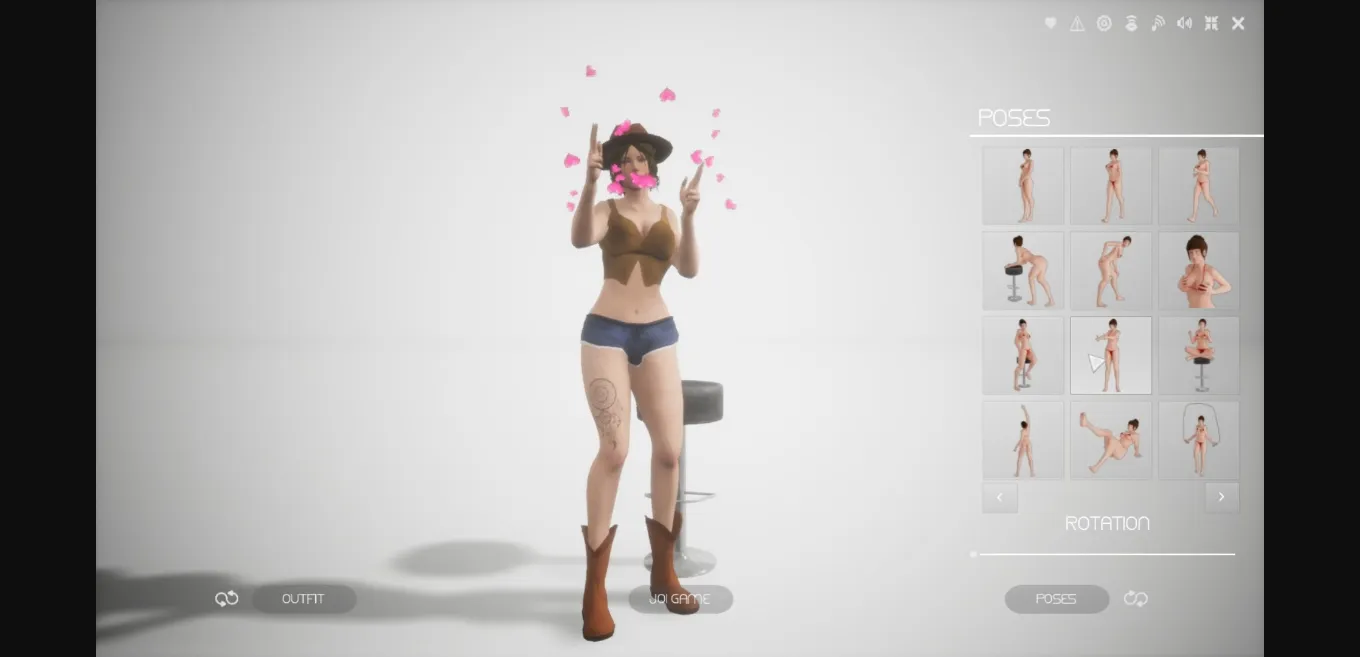Click the POSES button at the bottom

[1056, 599]
